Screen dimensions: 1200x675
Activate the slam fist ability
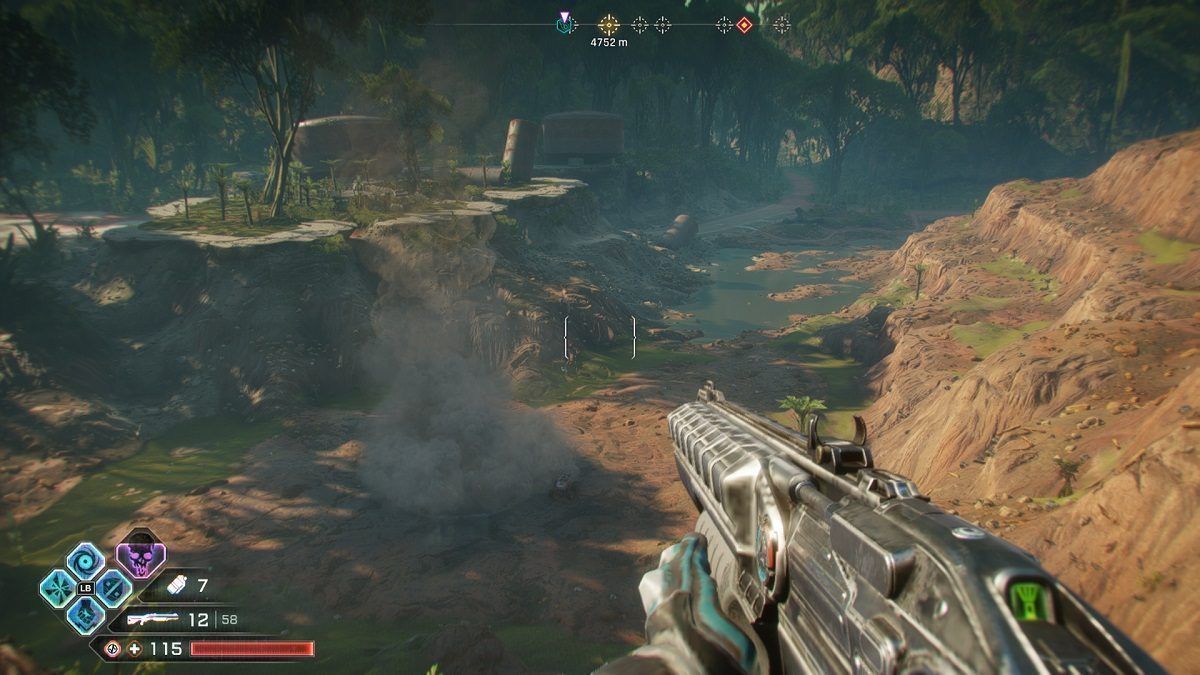tap(85, 614)
